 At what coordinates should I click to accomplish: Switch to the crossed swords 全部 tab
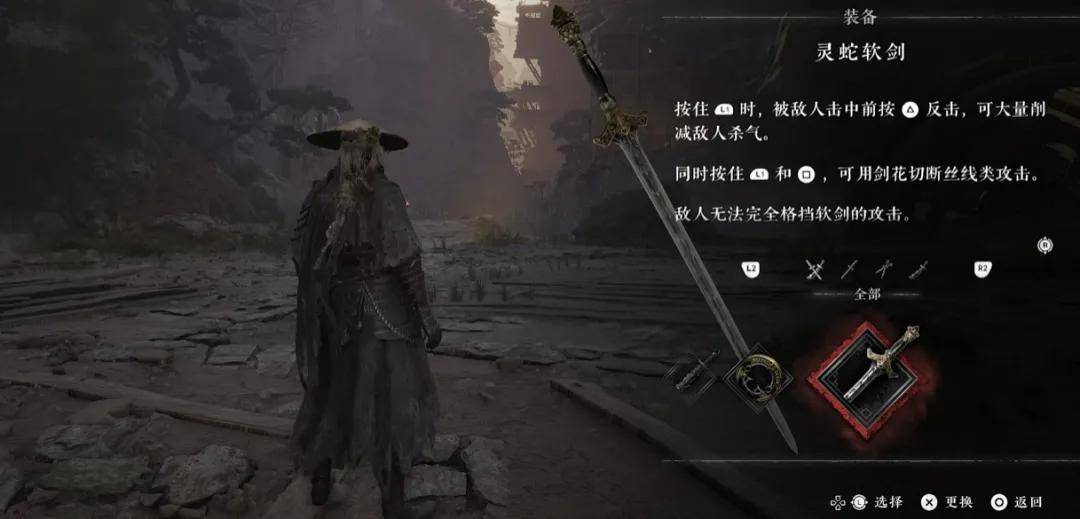coord(815,268)
